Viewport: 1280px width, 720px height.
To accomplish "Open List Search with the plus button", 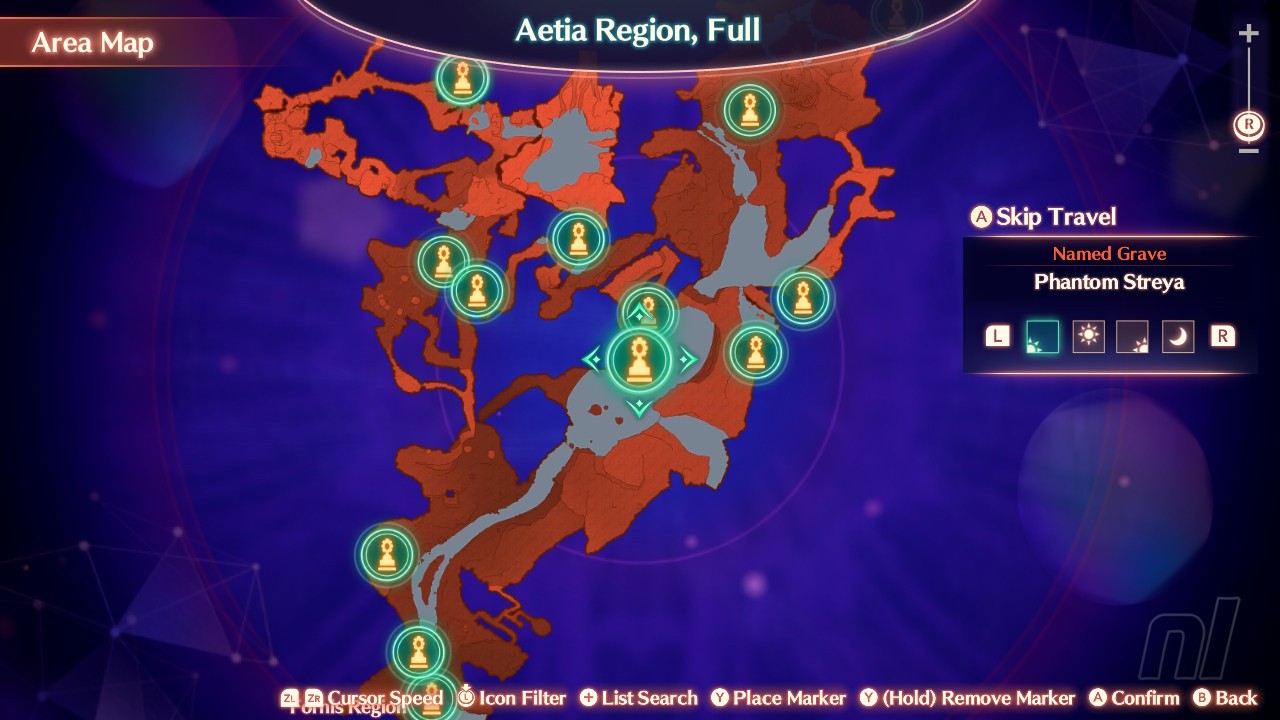I will pos(589,698).
